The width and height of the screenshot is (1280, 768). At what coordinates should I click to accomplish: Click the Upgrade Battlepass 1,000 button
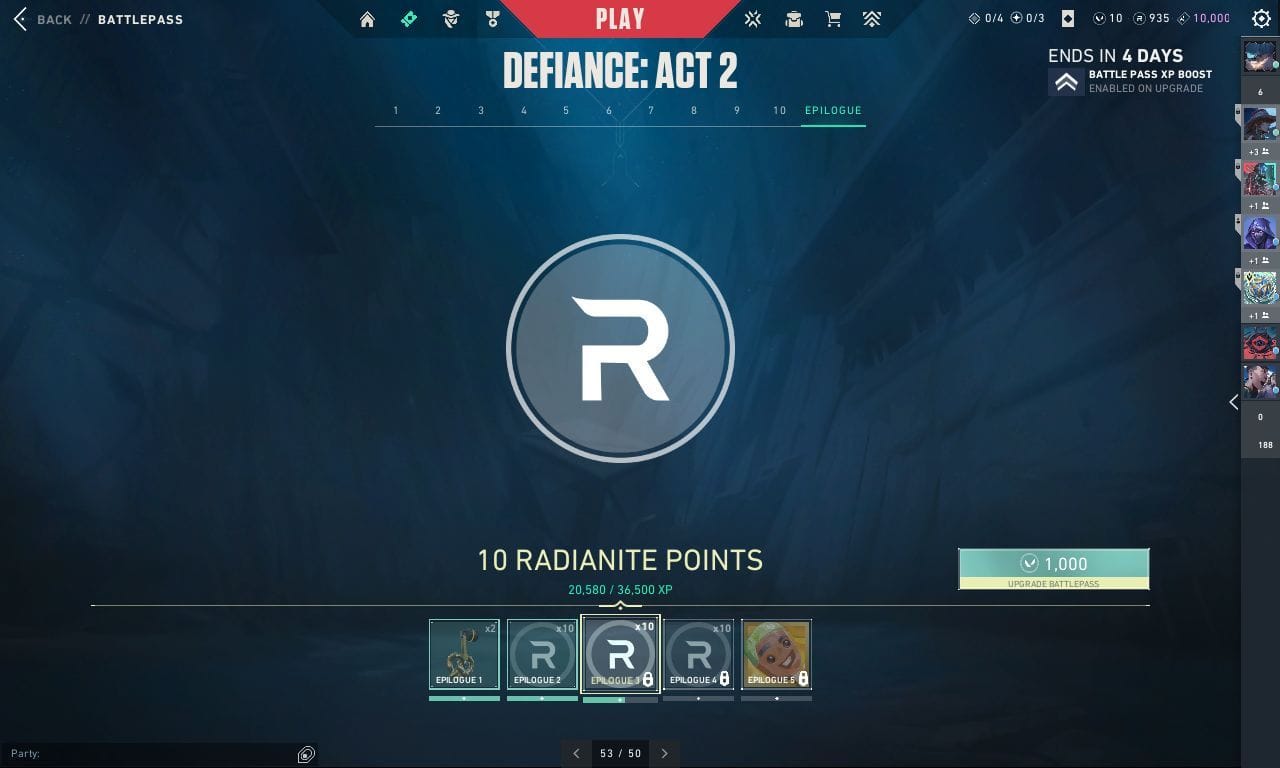coord(1054,566)
